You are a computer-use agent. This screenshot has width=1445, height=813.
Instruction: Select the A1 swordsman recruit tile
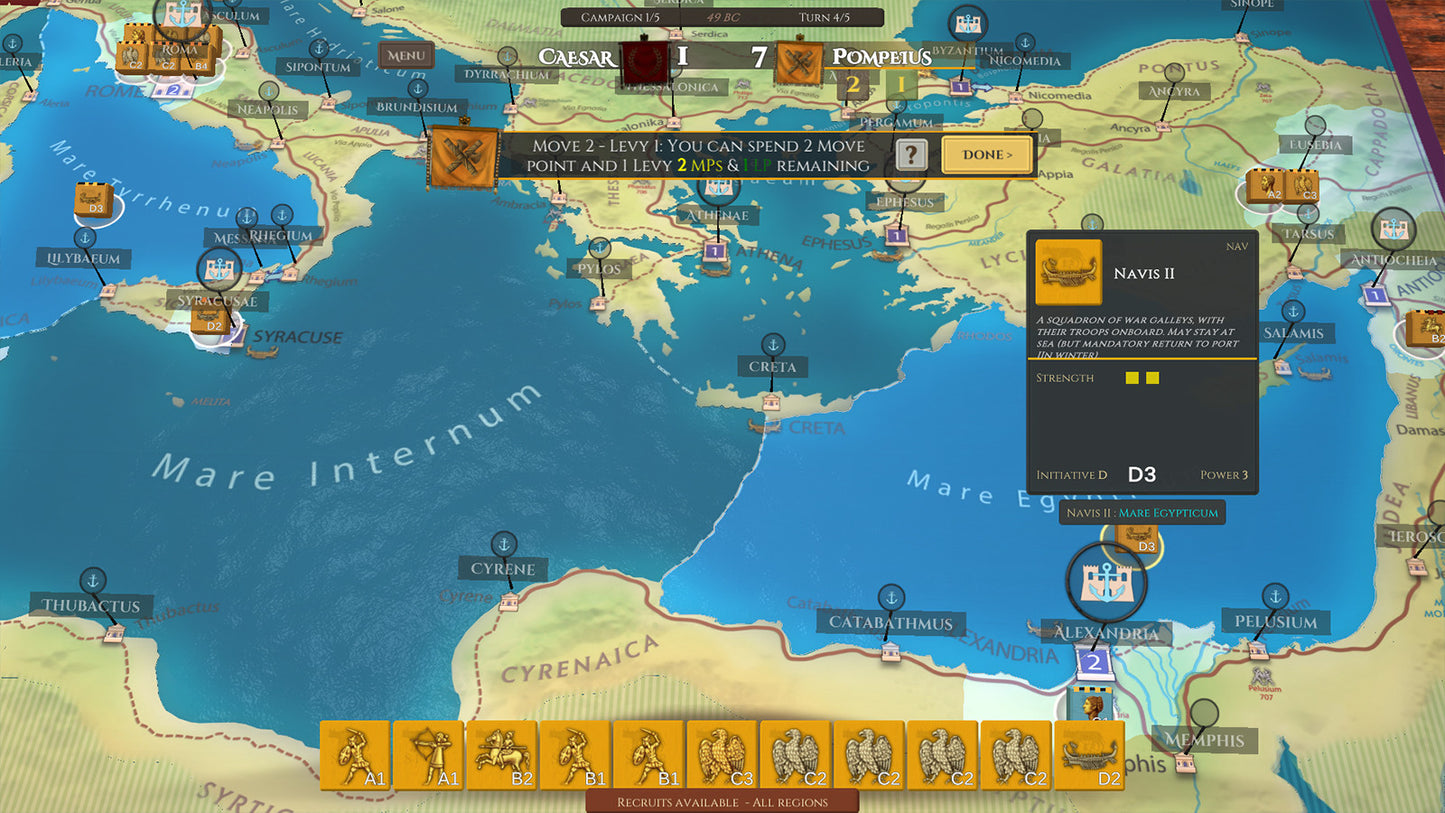coord(356,755)
